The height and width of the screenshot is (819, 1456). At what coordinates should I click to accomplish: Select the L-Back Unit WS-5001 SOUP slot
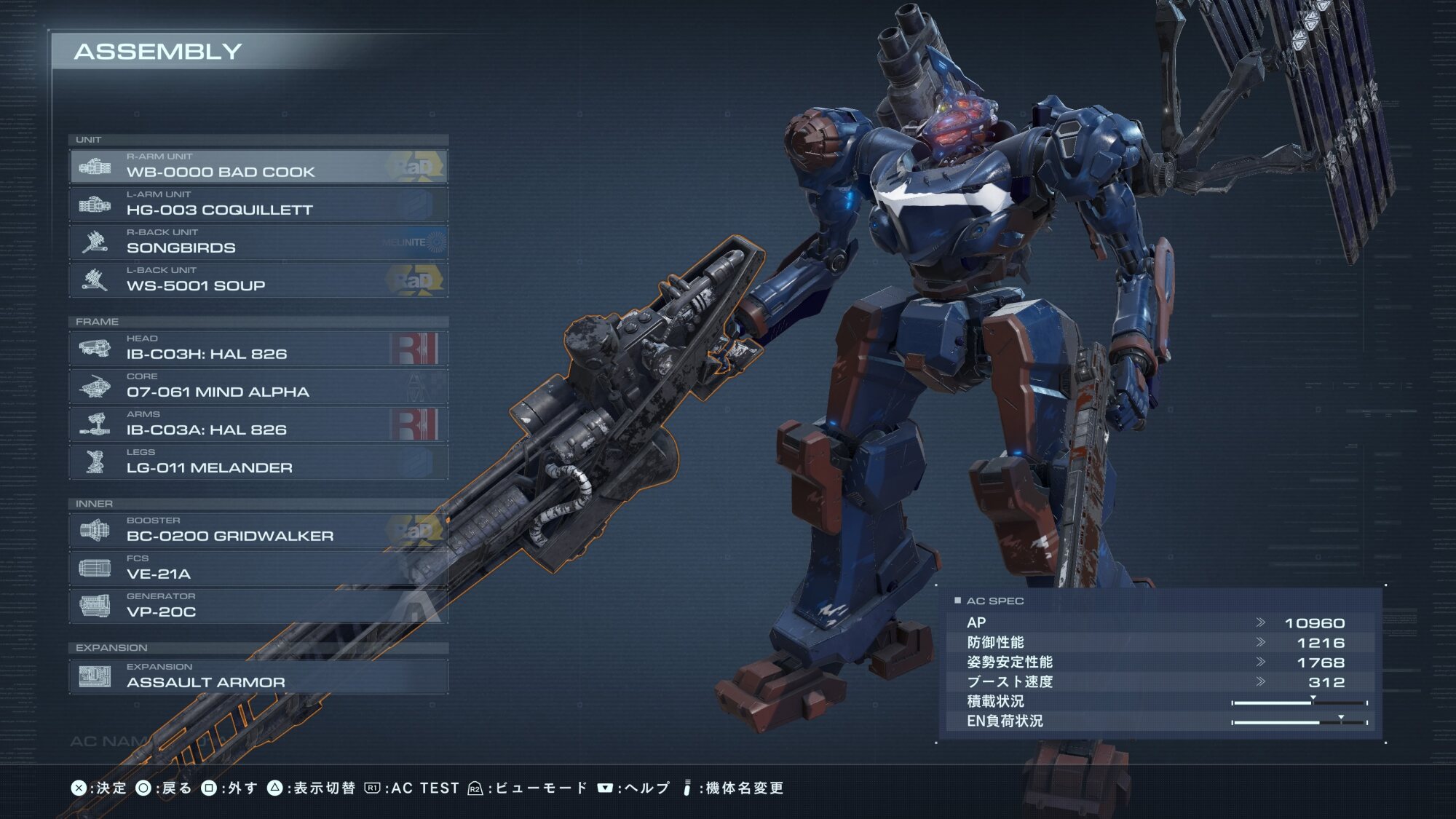tap(258, 280)
